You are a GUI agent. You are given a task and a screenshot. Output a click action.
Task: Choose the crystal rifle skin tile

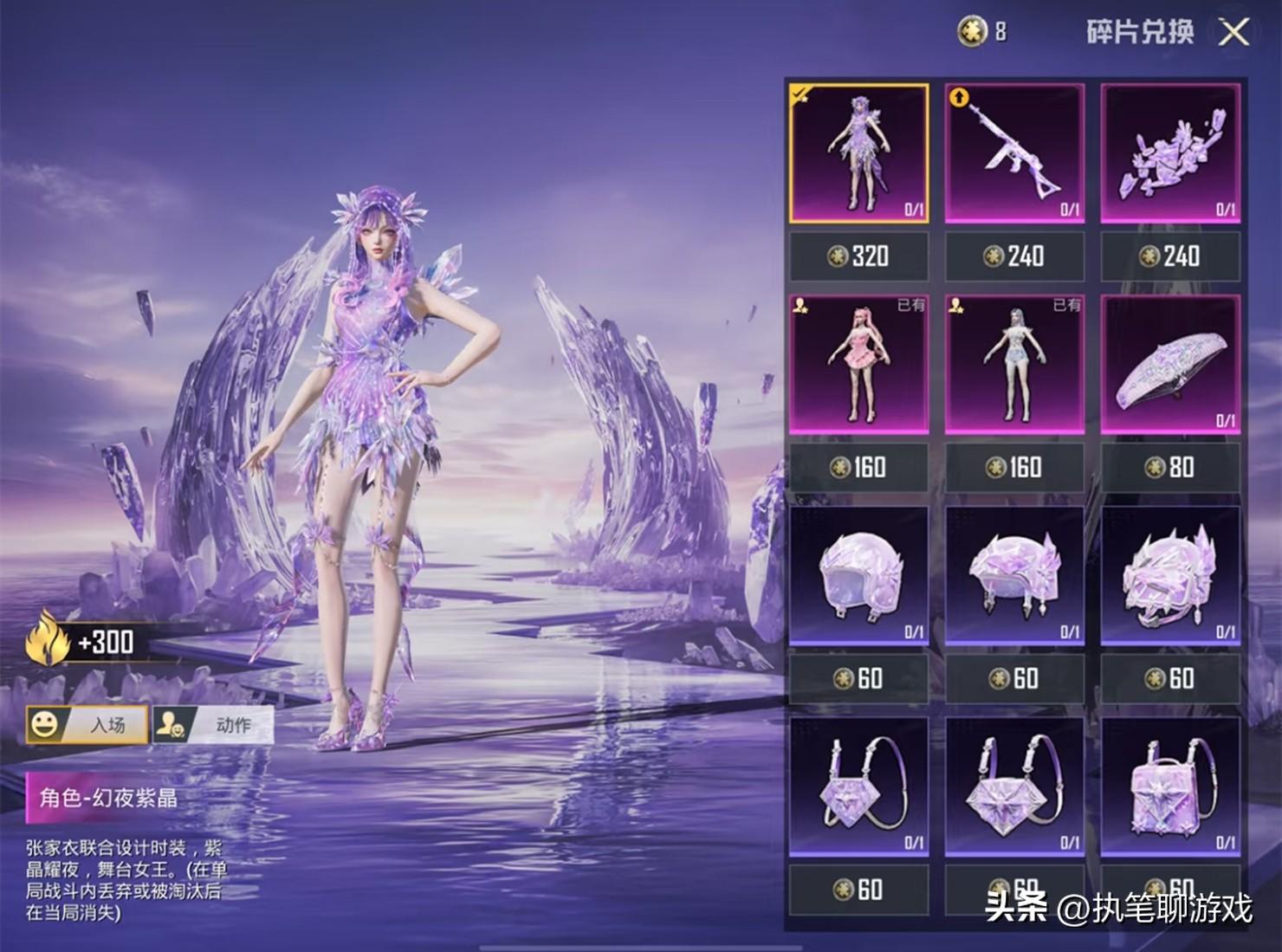[x=1014, y=153]
